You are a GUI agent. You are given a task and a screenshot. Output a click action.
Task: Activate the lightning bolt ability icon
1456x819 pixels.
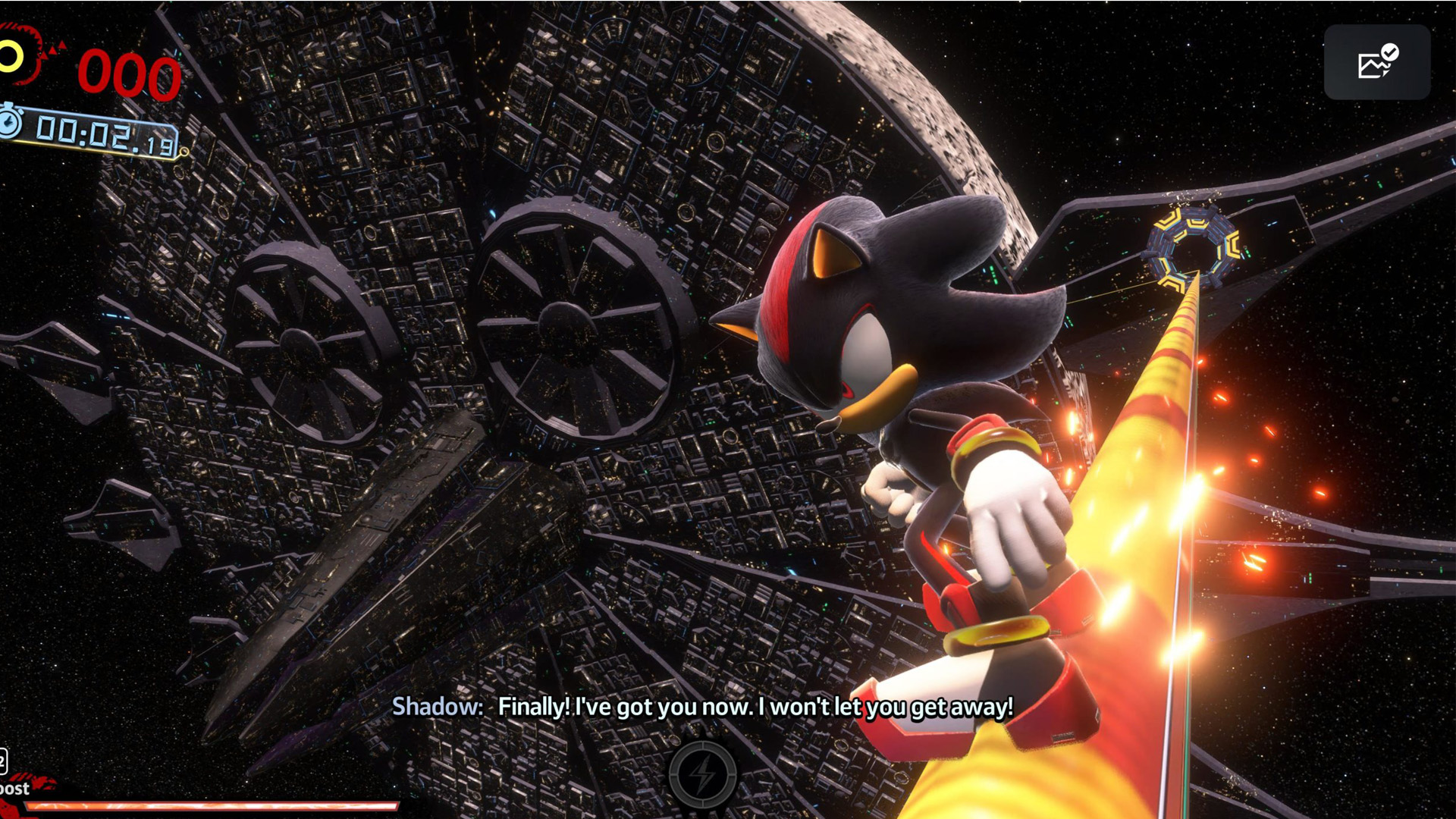point(703,775)
